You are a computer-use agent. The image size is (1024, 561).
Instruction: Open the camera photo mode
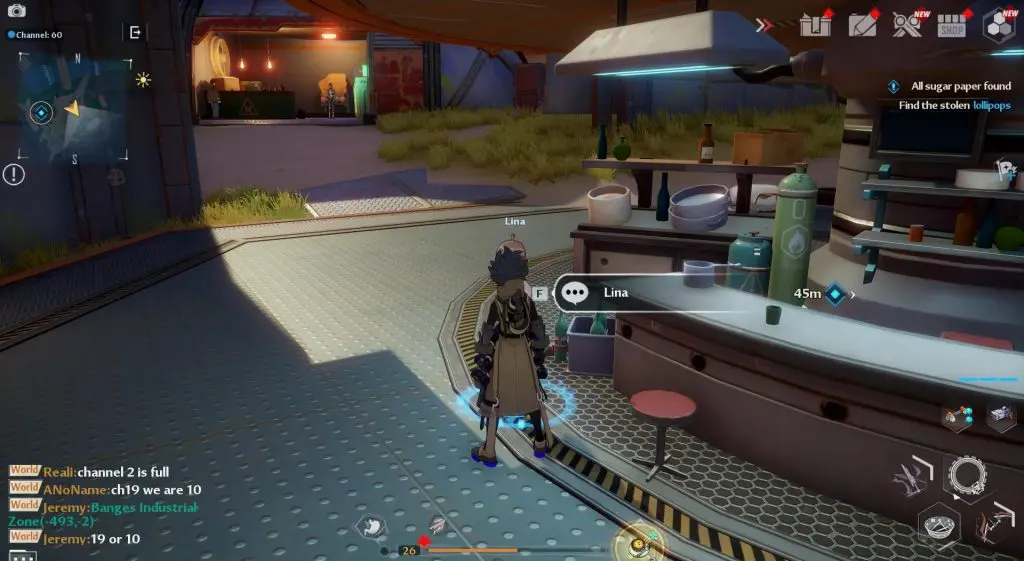[x=17, y=11]
